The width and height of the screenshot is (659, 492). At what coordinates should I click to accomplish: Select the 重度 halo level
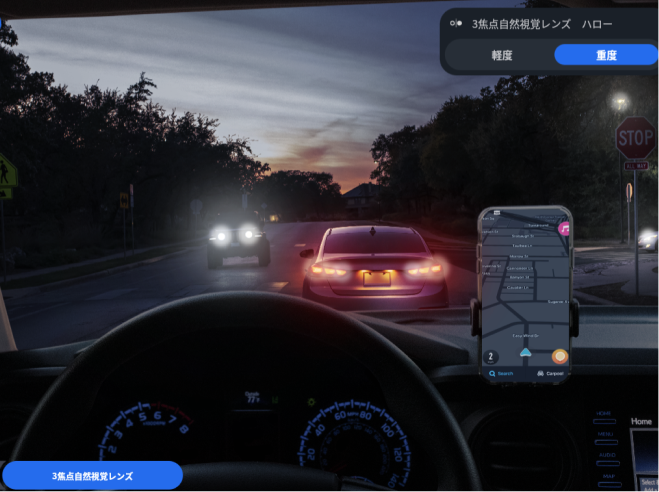click(605, 55)
